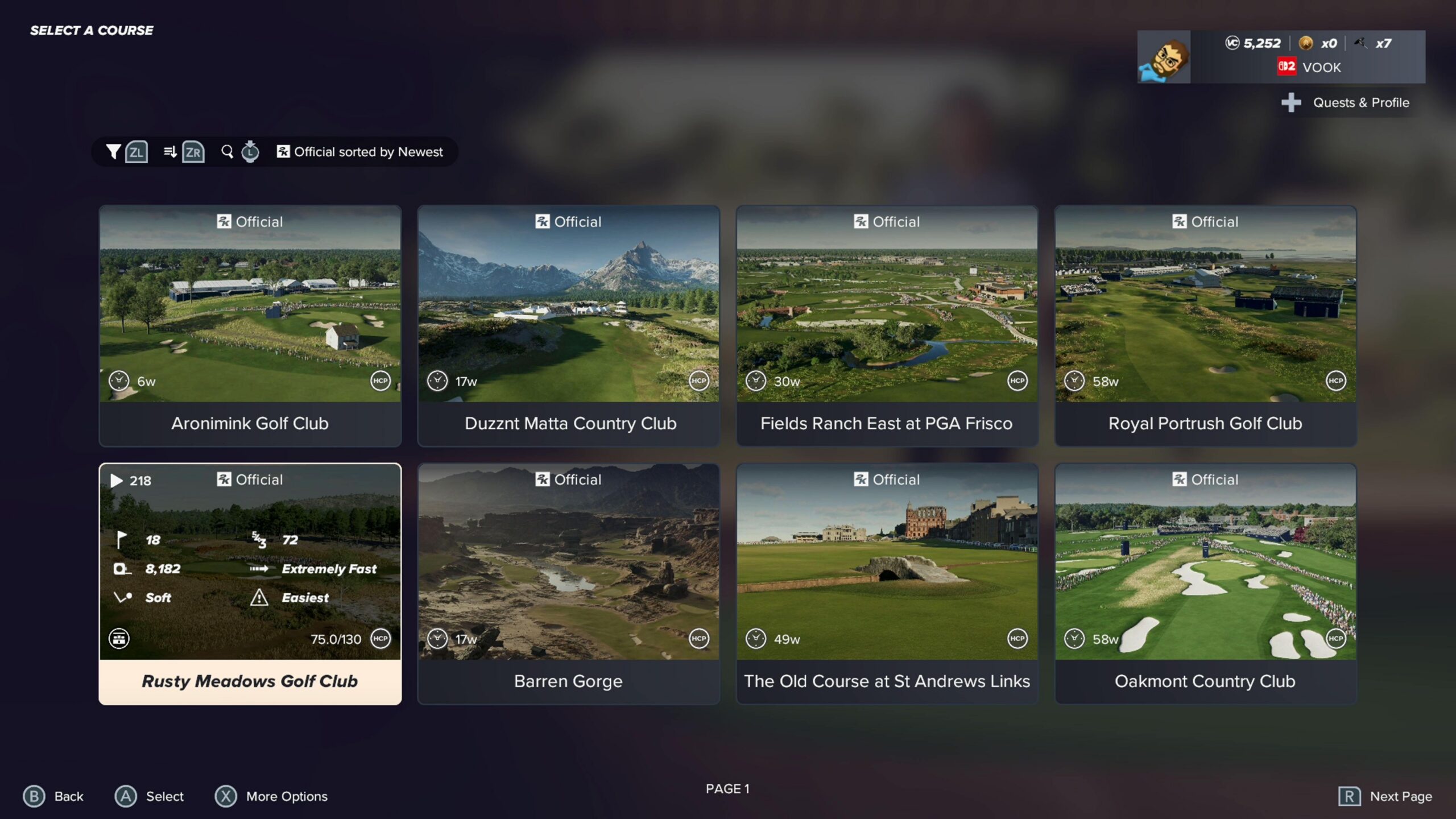Go to the Next Page of courses
Viewport: 1456px width, 819px height.
[1385, 796]
